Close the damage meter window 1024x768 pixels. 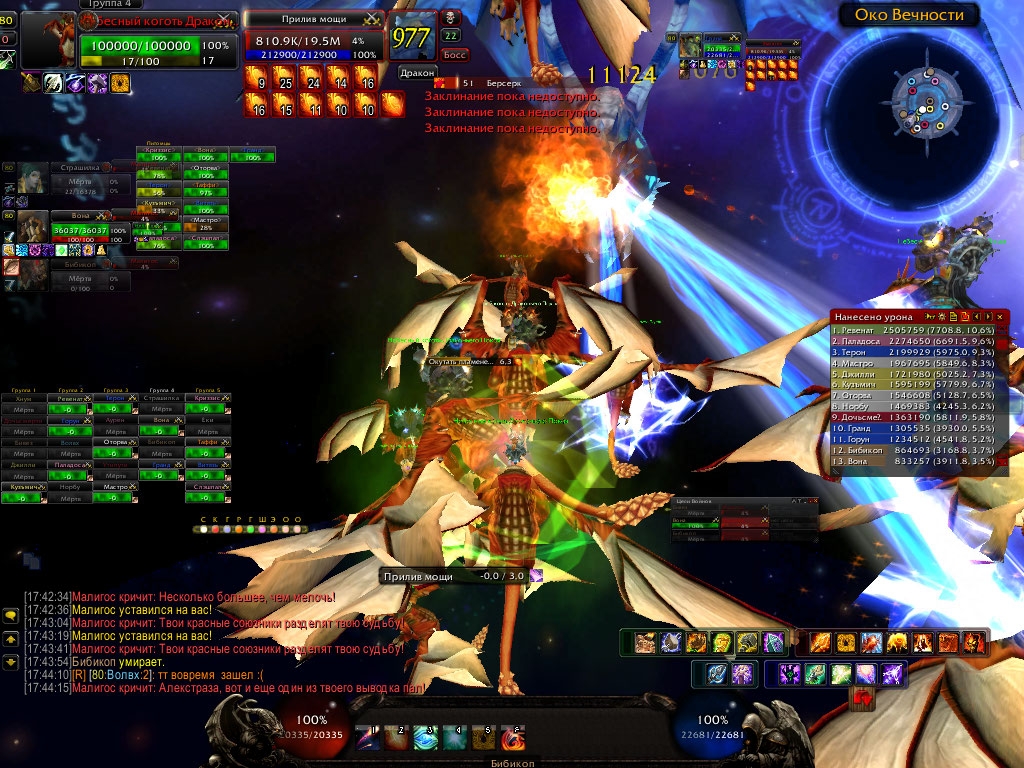click(x=999, y=316)
